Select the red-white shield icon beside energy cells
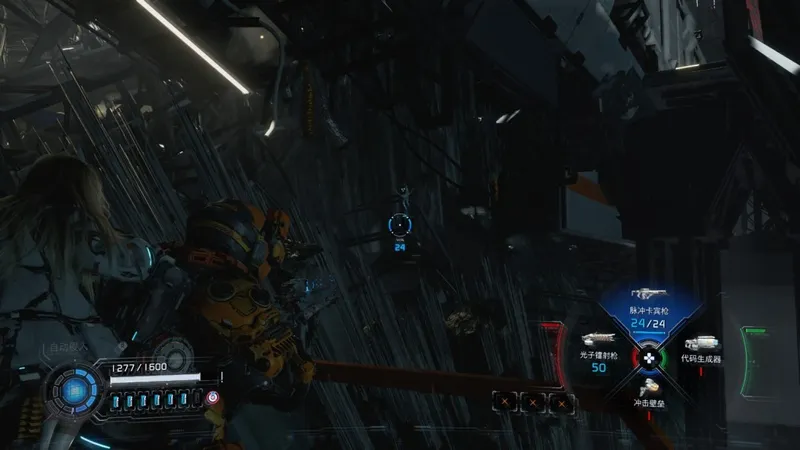The image size is (800, 450). click(x=212, y=398)
